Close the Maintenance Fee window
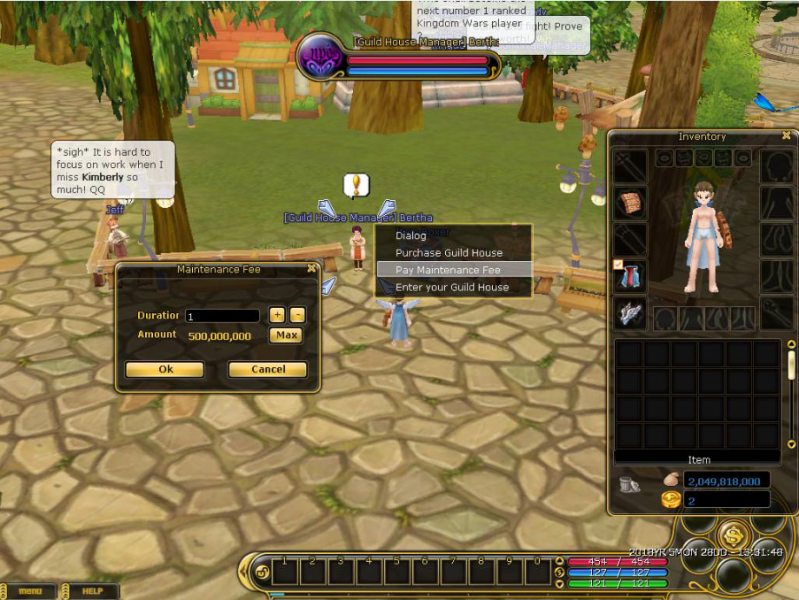Screen dimensions: 799x600 click(311, 268)
